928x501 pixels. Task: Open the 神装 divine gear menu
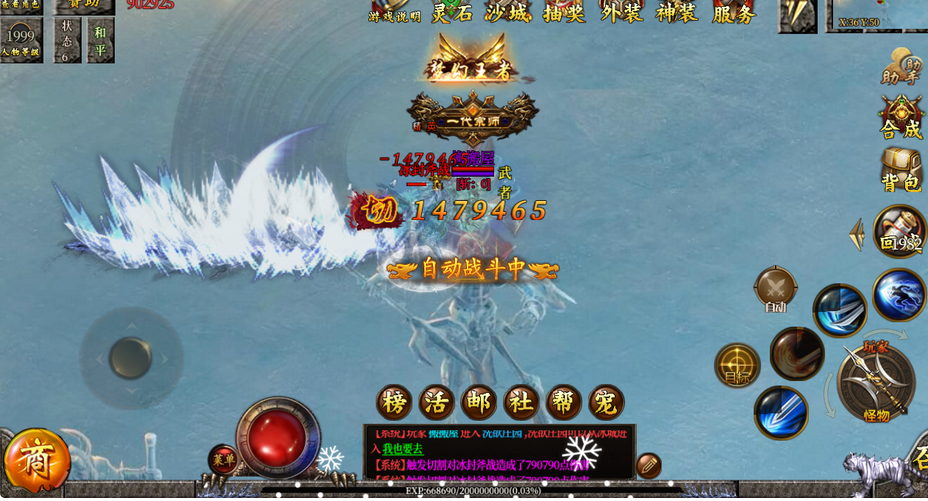coord(678,13)
